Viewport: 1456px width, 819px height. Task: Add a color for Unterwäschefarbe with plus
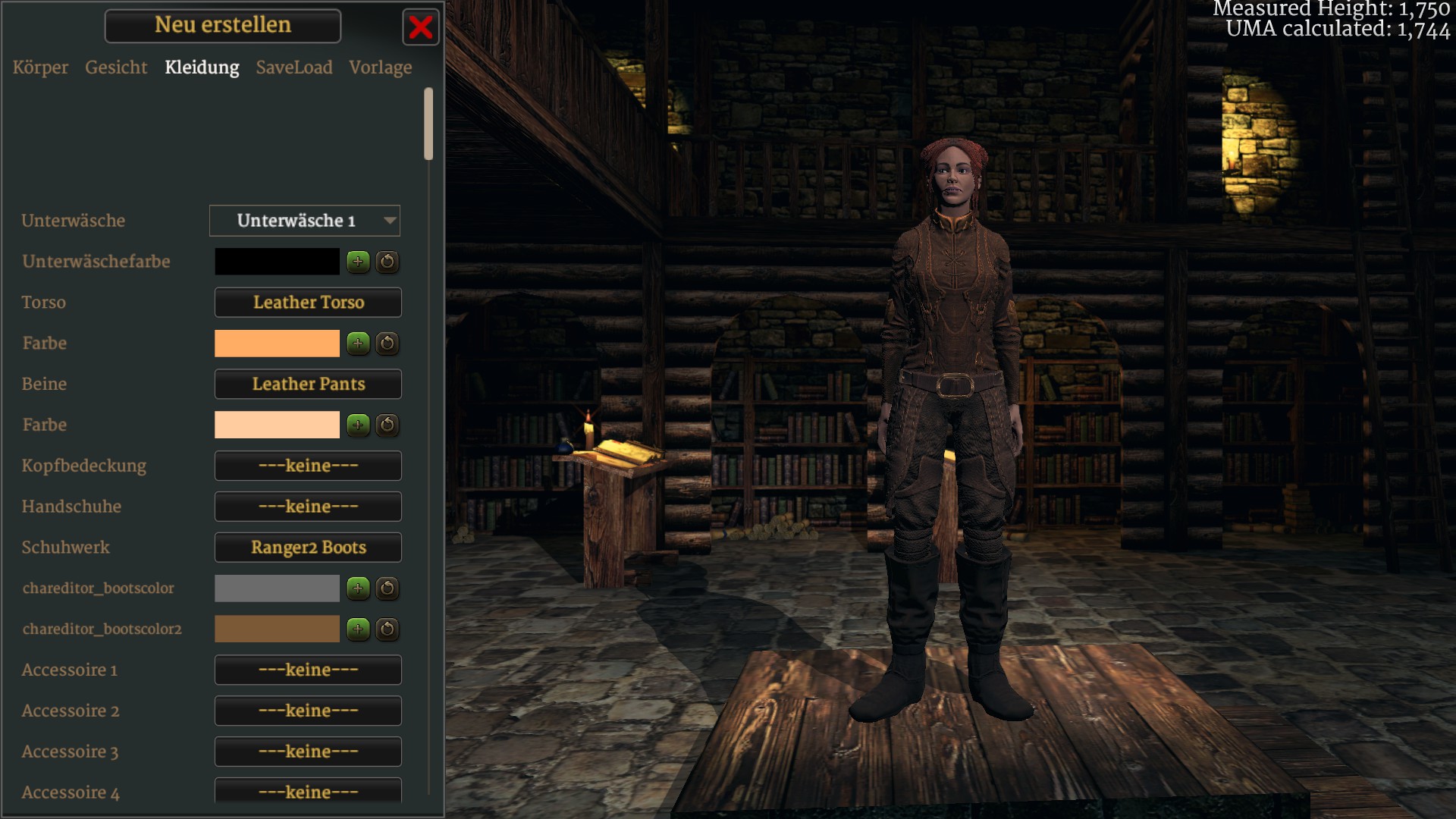click(x=358, y=262)
